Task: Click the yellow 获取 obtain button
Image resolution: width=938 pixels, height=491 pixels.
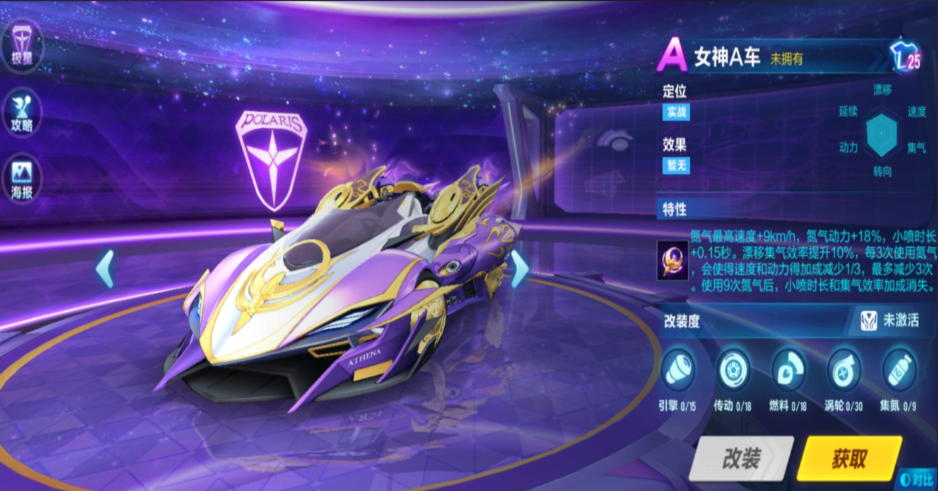Action: 849,459
